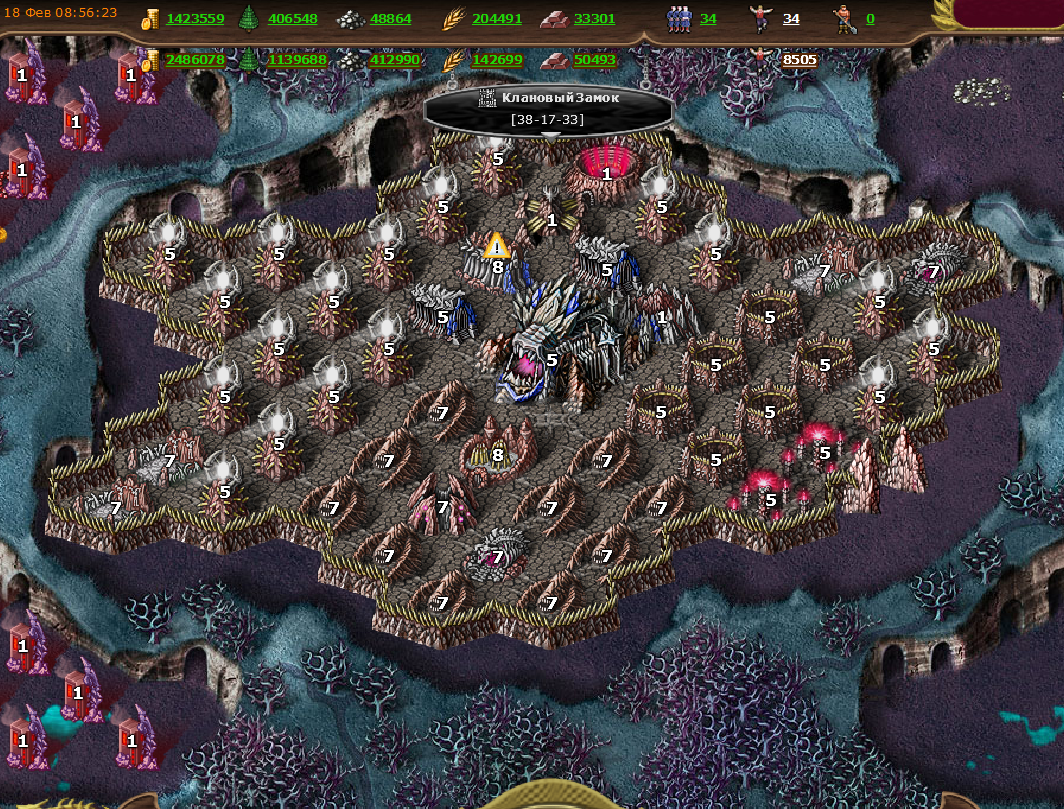Click the 8505 value link

[799, 60]
